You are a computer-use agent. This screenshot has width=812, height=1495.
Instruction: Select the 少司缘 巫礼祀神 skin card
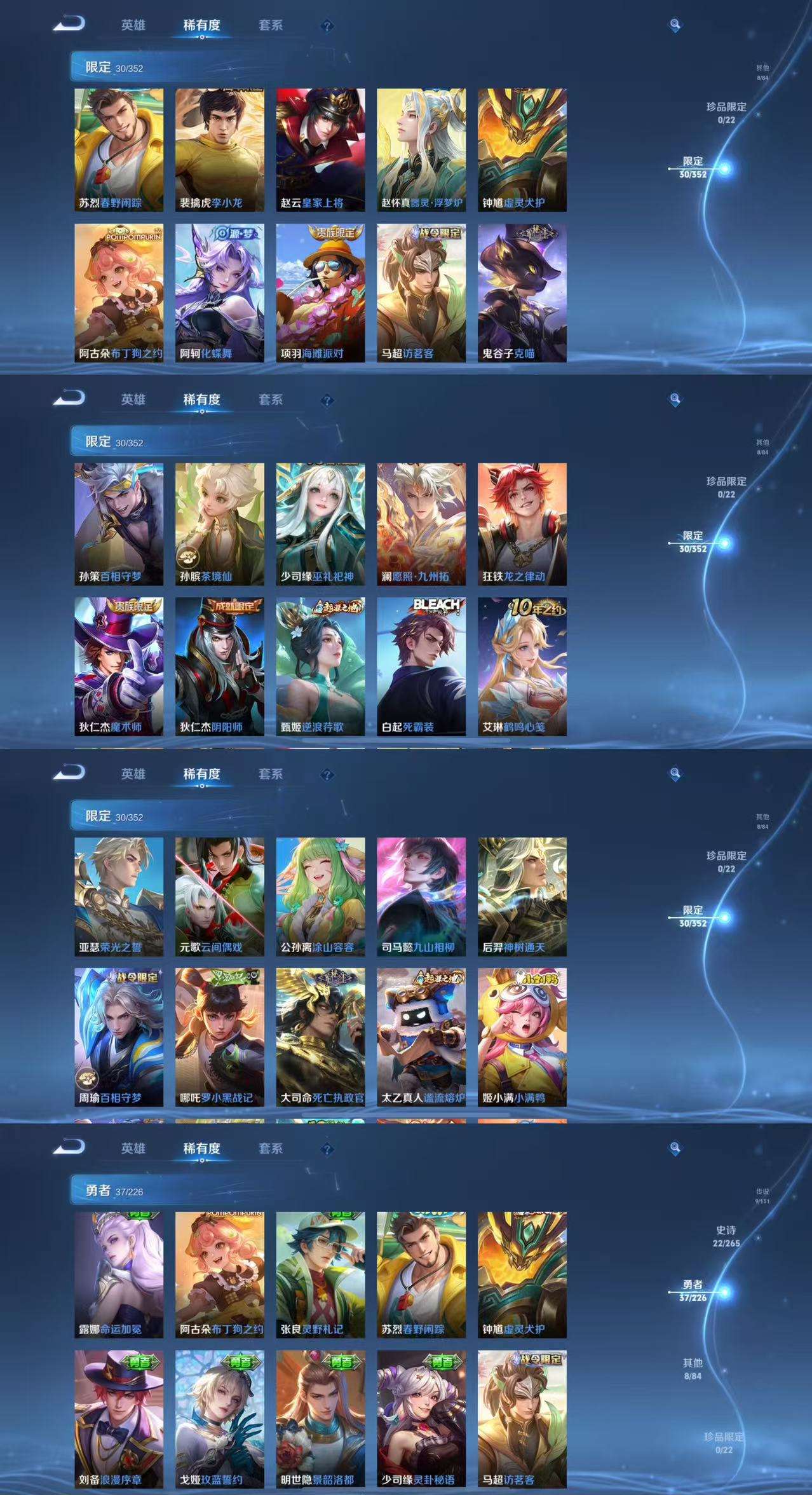pyautogui.click(x=320, y=524)
